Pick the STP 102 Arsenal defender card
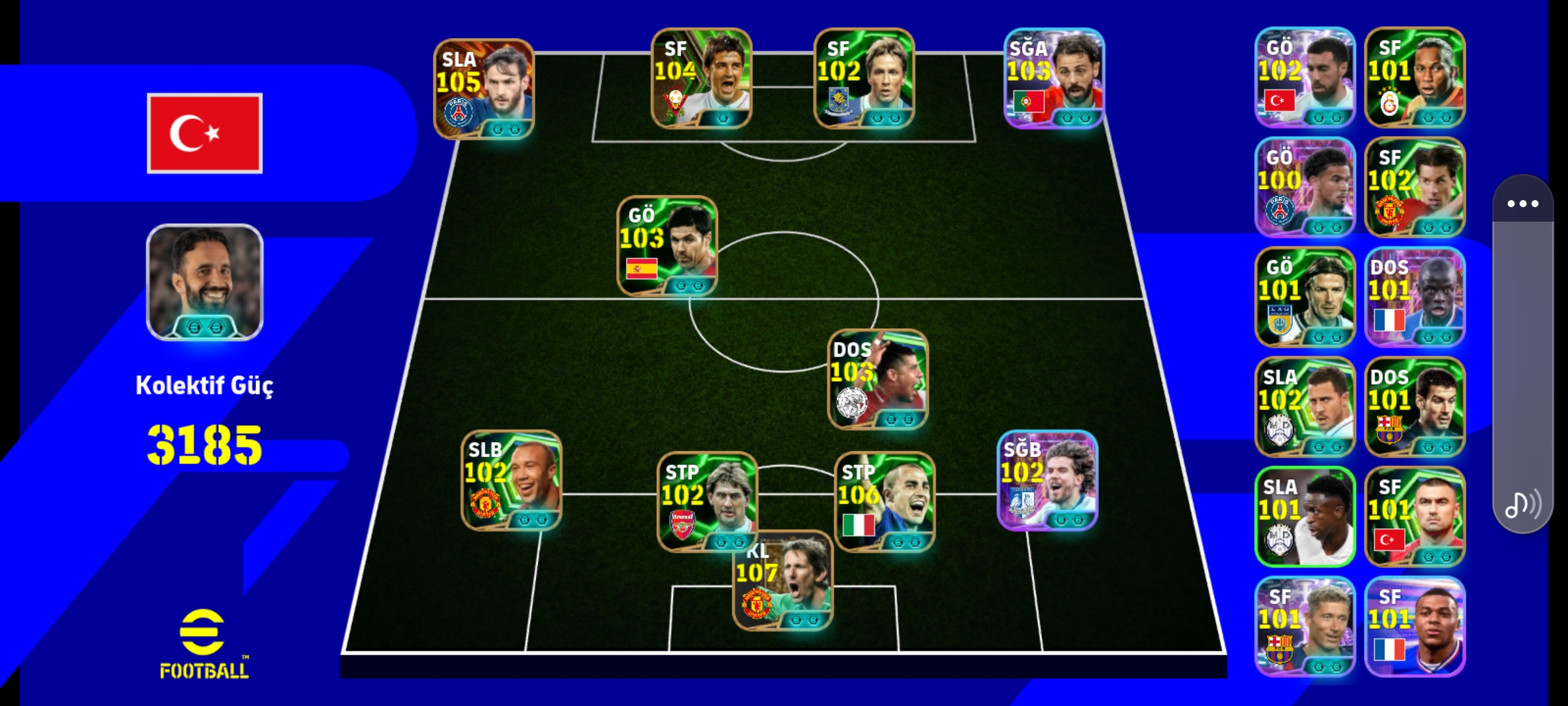Image resolution: width=1568 pixels, height=706 pixels. [707, 502]
